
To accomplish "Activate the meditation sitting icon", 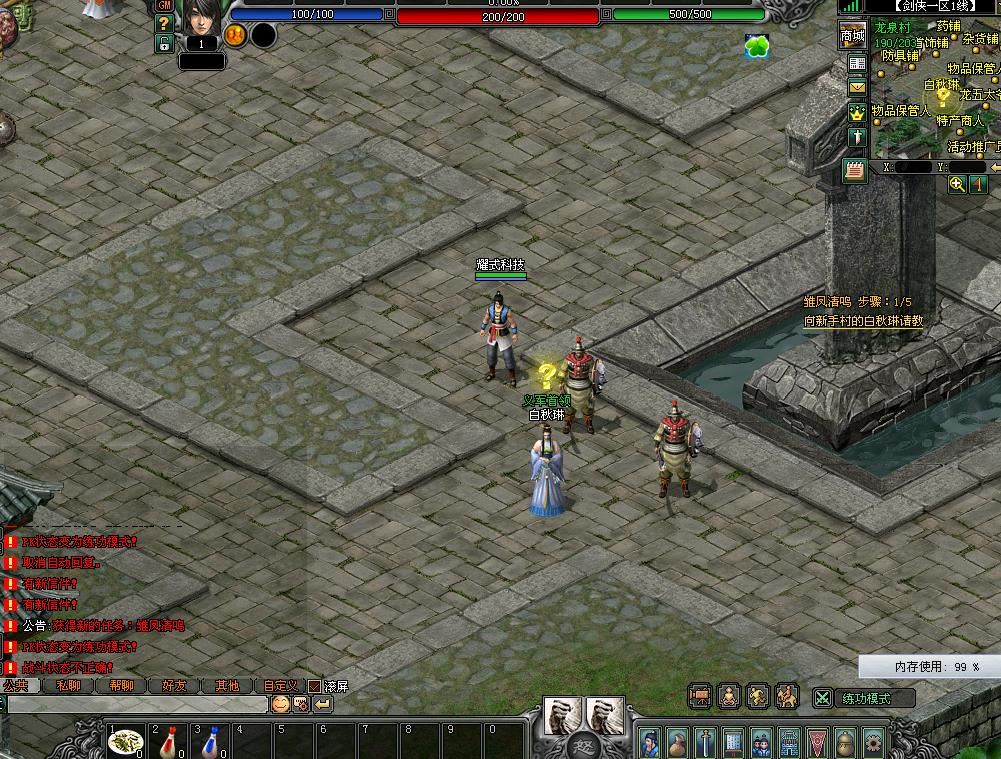I will (730, 696).
